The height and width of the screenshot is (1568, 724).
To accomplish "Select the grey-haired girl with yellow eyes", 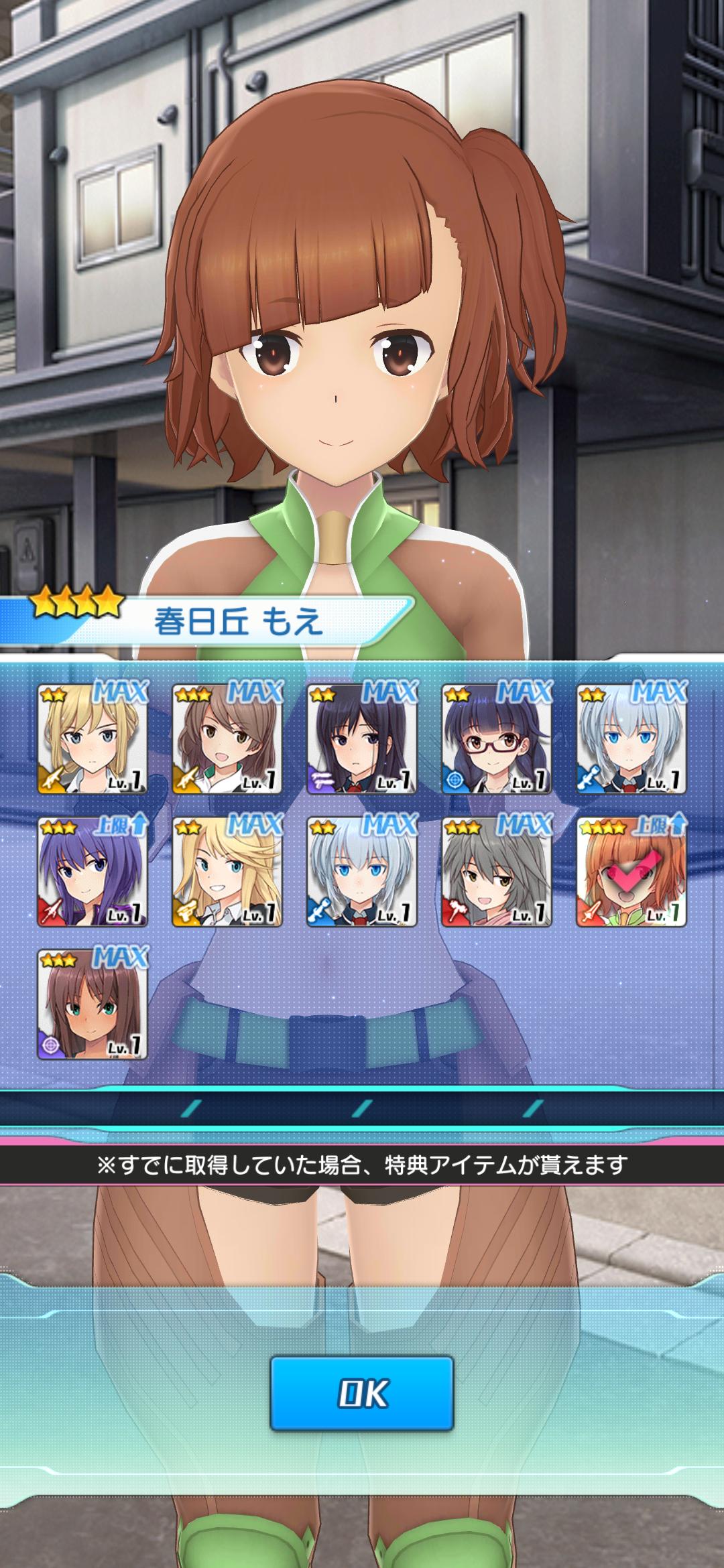I will pyautogui.click(x=497, y=872).
